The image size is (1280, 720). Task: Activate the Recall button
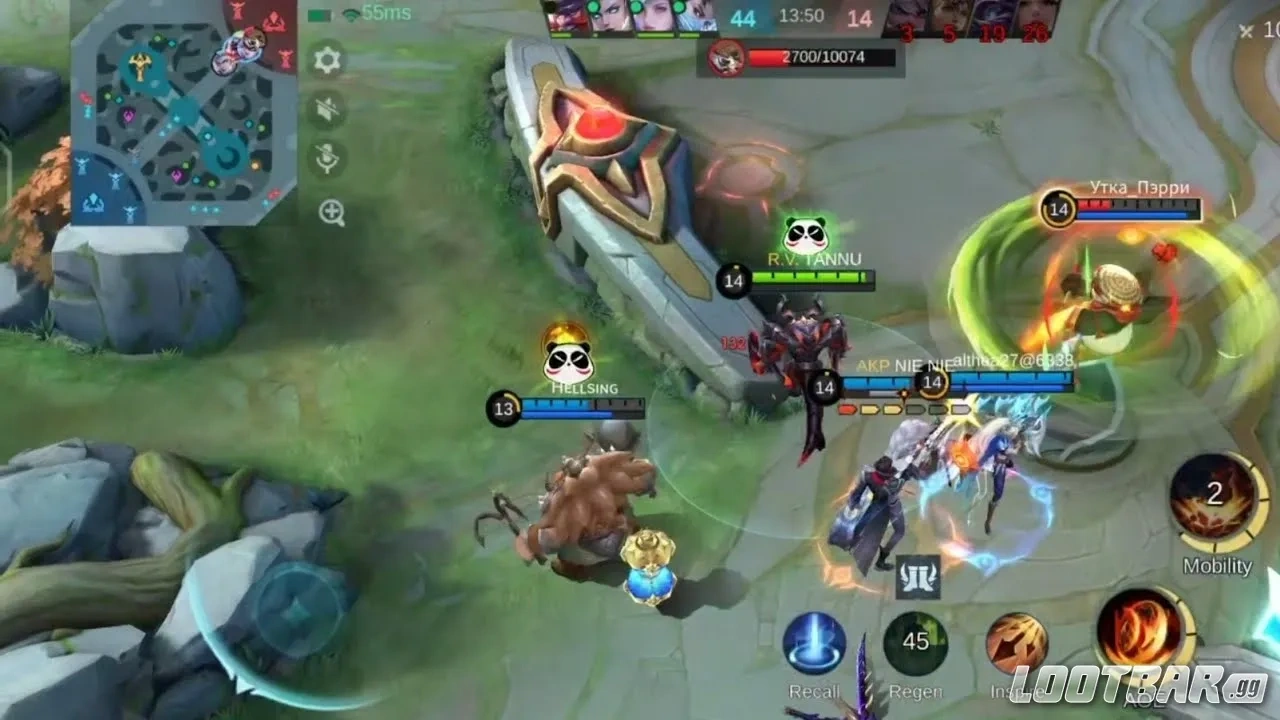(x=814, y=643)
